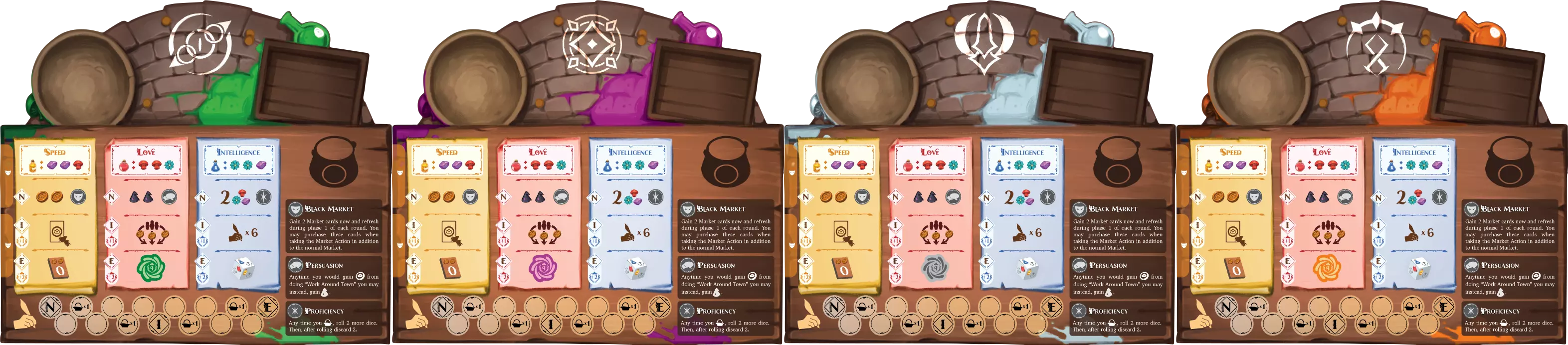1568x345 pixels.
Task: Click the green rose icon
Action: coord(148,268)
